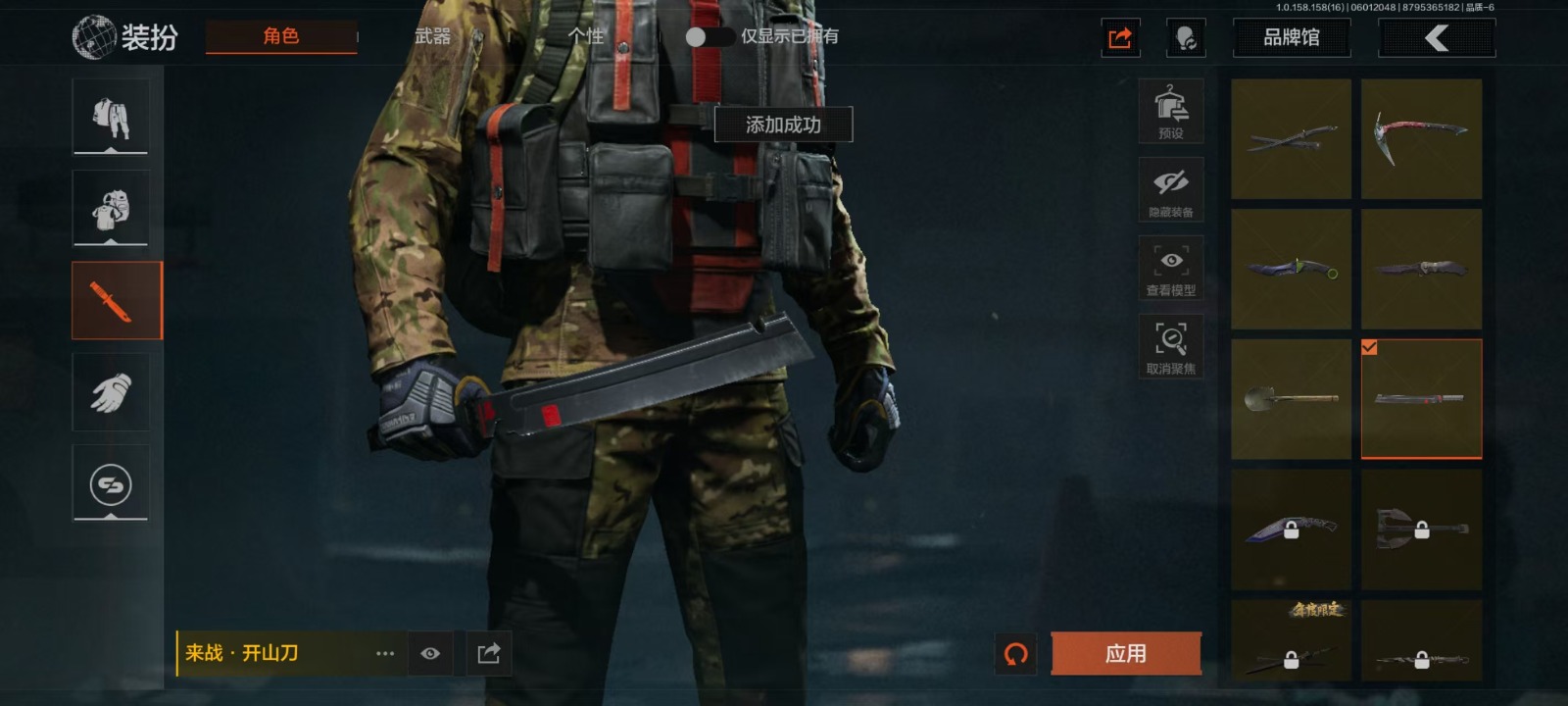This screenshot has width=1568, height=706.
Task: Click 查看模型 view model button
Action: coord(1170,269)
